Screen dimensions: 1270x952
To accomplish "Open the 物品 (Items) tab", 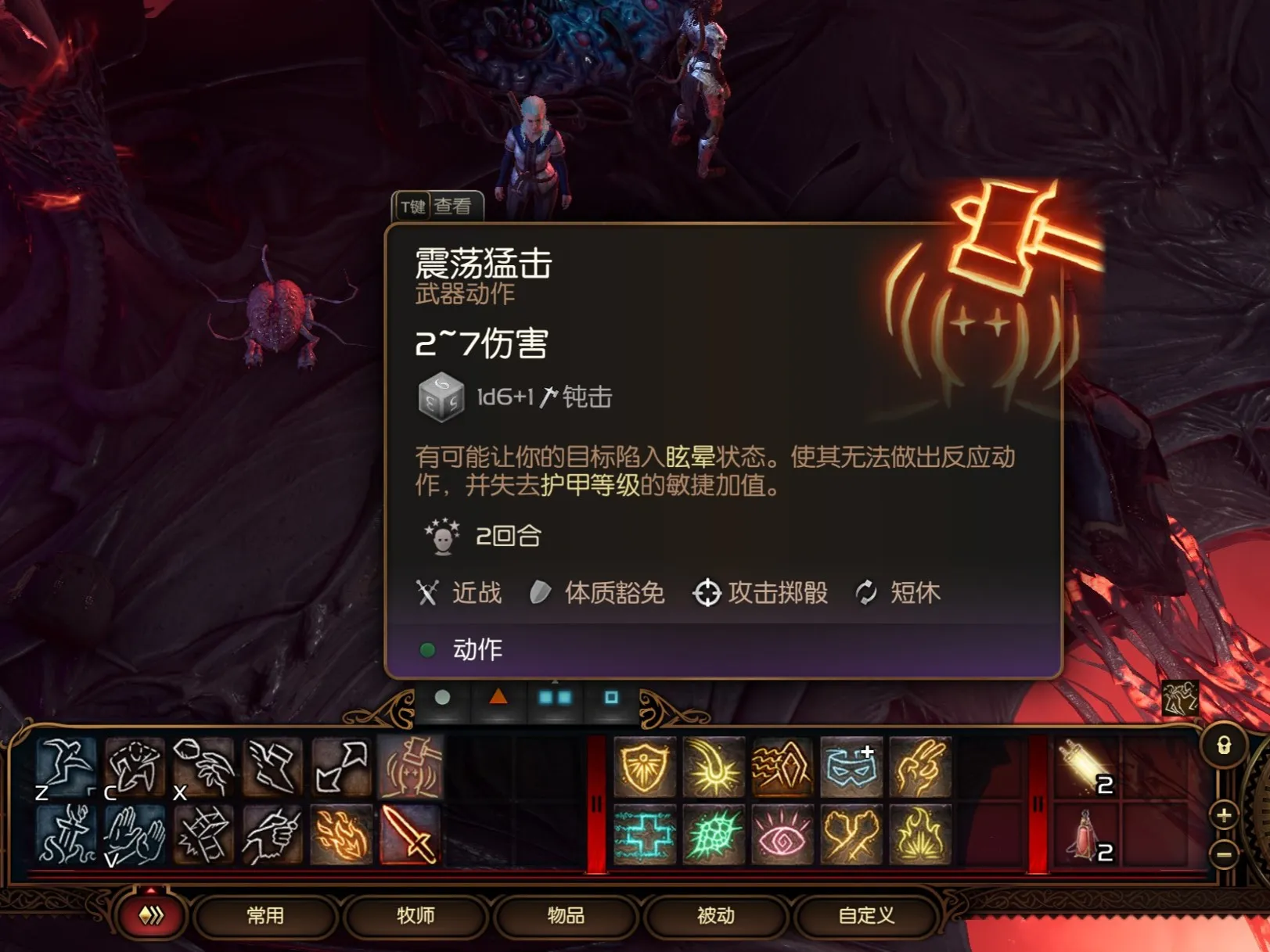I will pyautogui.click(x=565, y=915).
